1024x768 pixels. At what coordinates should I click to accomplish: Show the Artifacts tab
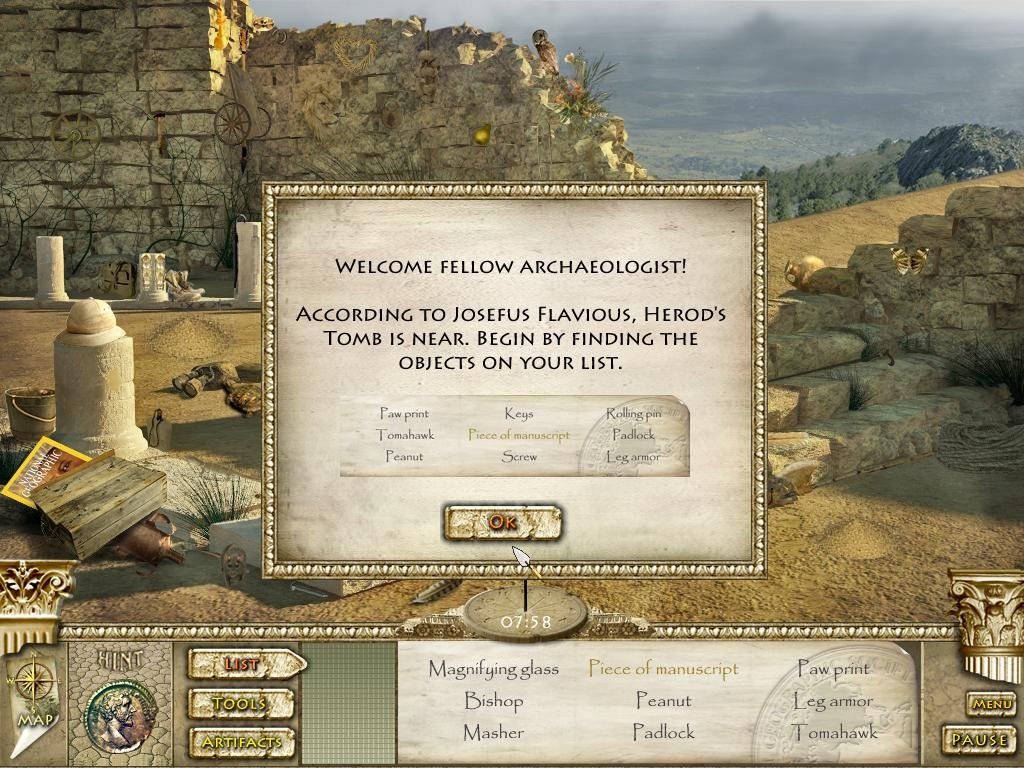tap(240, 742)
